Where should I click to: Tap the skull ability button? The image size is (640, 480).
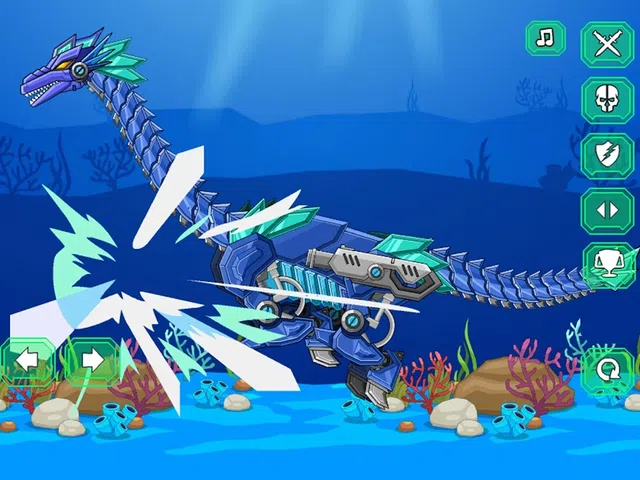607,99
